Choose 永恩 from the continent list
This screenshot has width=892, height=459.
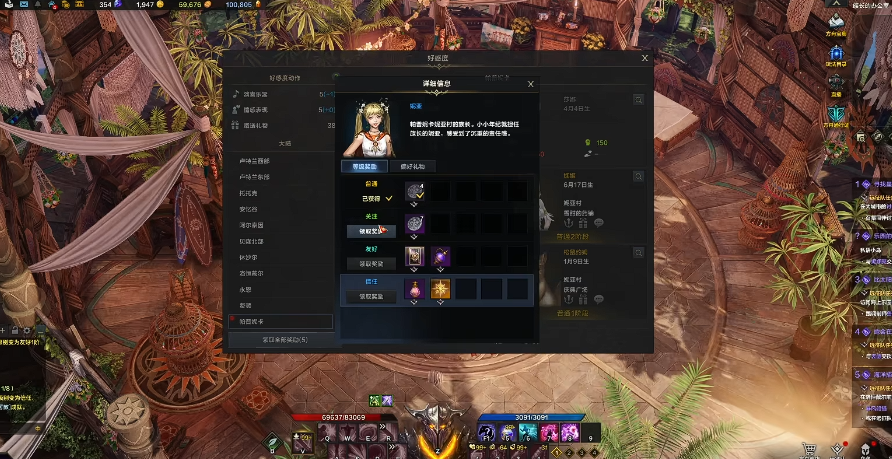[x=245, y=290]
